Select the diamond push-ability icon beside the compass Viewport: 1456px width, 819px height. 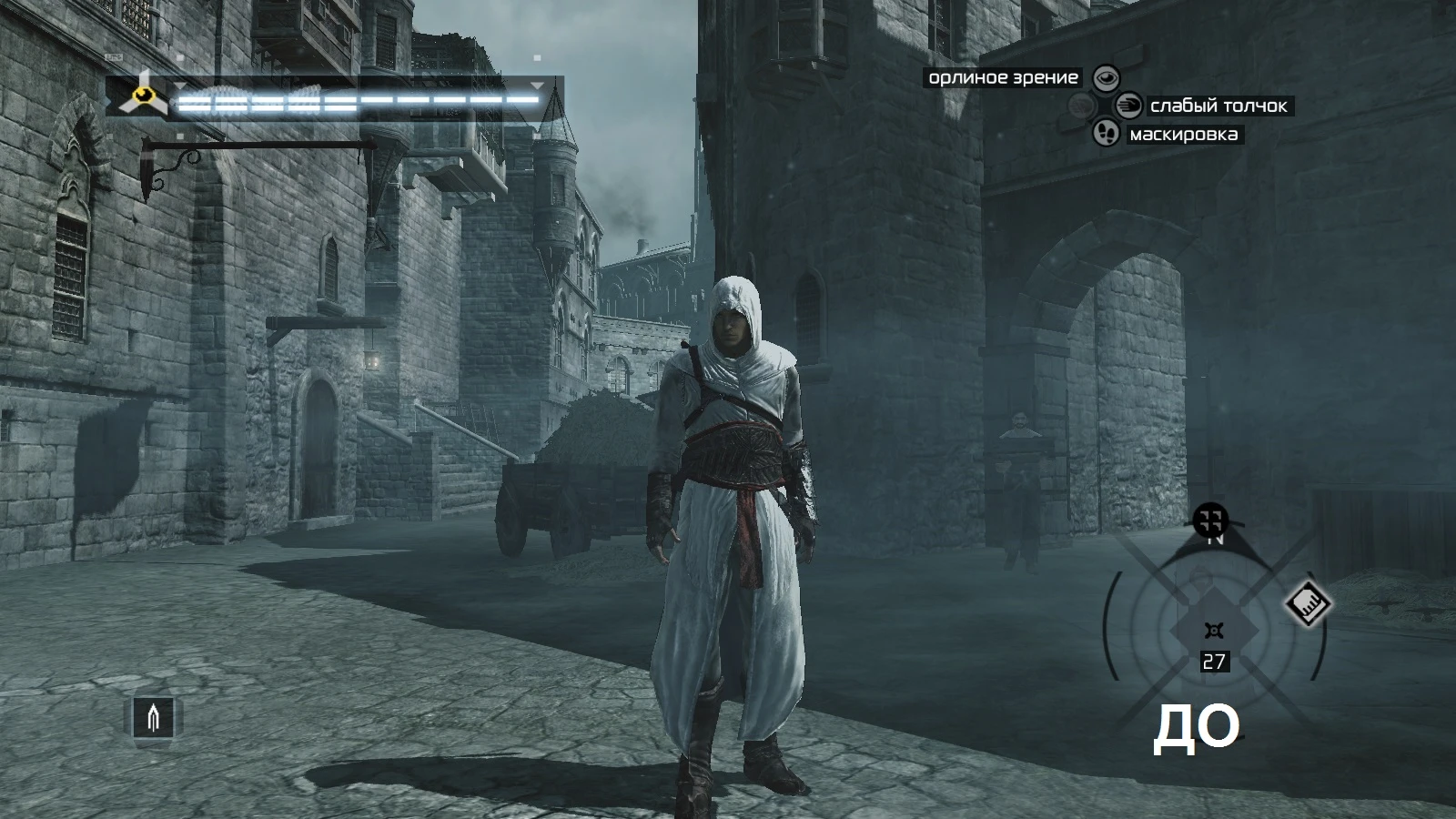pyautogui.click(x=1308, y=605)
